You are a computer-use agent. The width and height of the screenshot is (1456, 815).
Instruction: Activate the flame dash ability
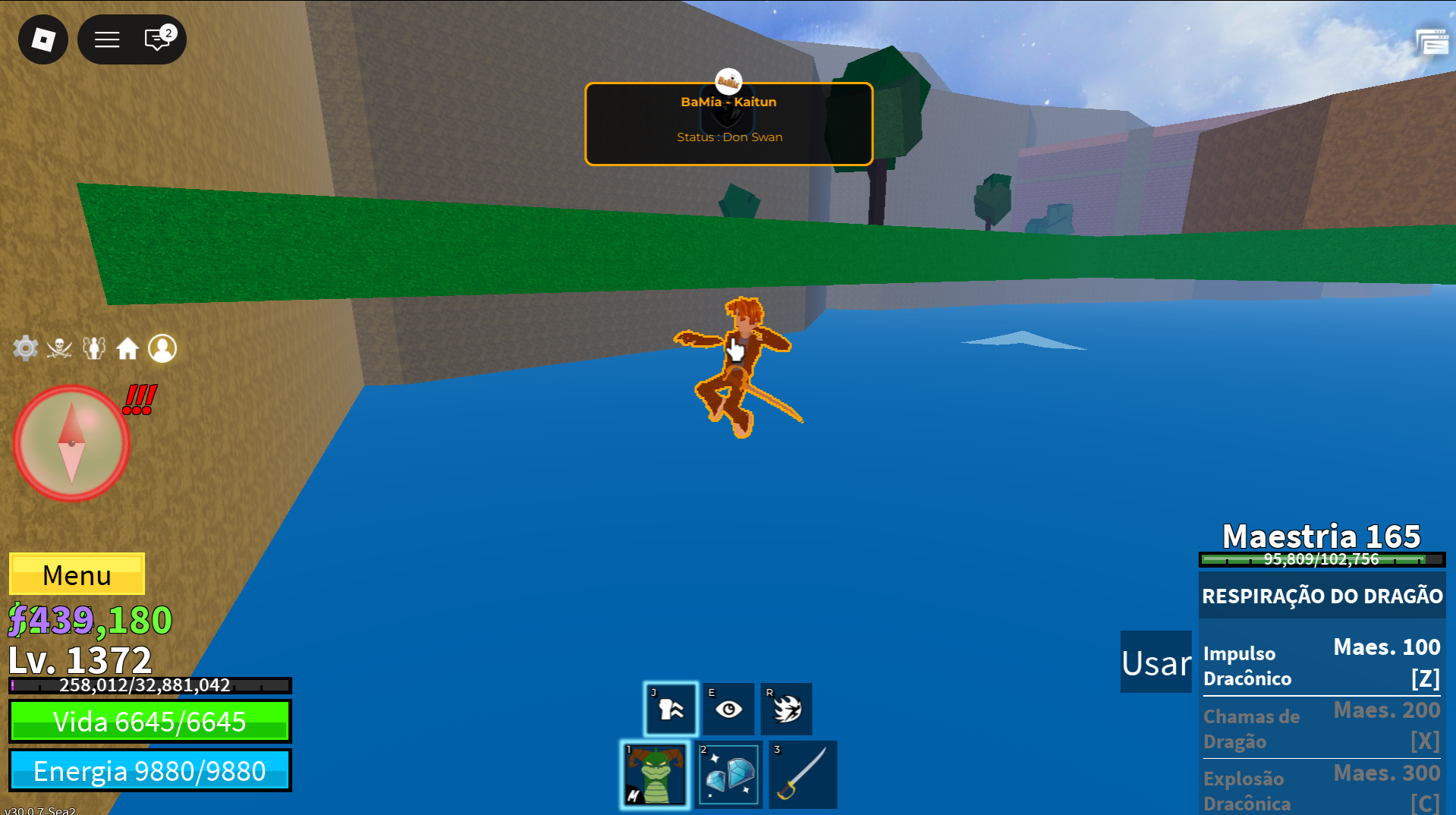click(786, 709)
